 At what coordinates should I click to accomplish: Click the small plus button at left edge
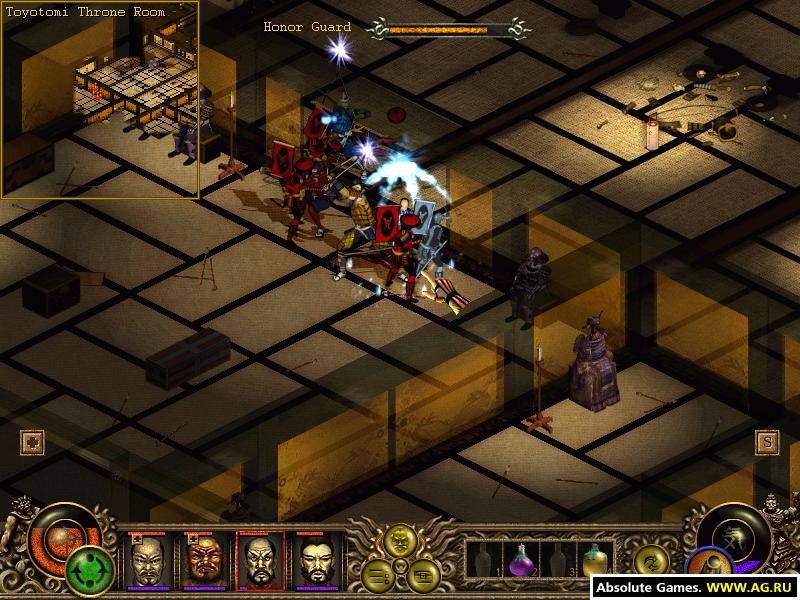[x=32, y=443]
